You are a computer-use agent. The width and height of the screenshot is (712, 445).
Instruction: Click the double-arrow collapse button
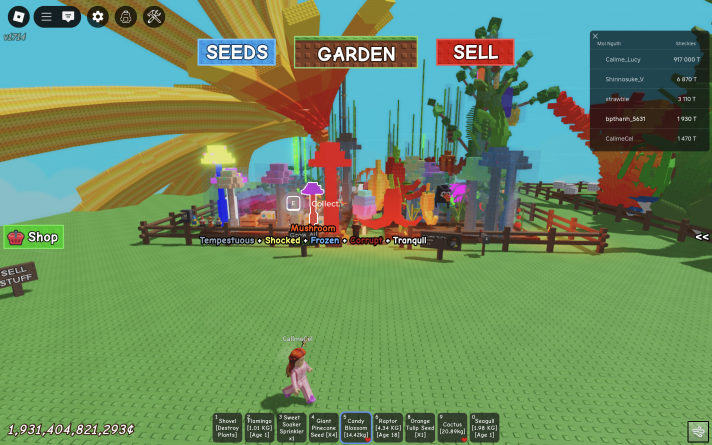(702, 237)
